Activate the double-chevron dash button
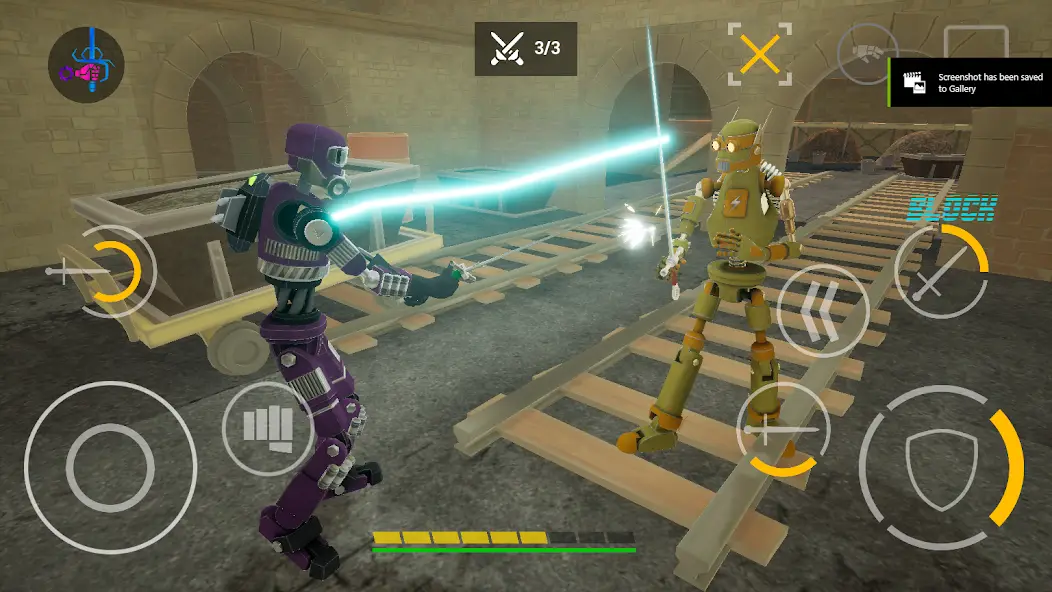The height and width of the screenshot is (592, 1052). click(x=821, y=311)
